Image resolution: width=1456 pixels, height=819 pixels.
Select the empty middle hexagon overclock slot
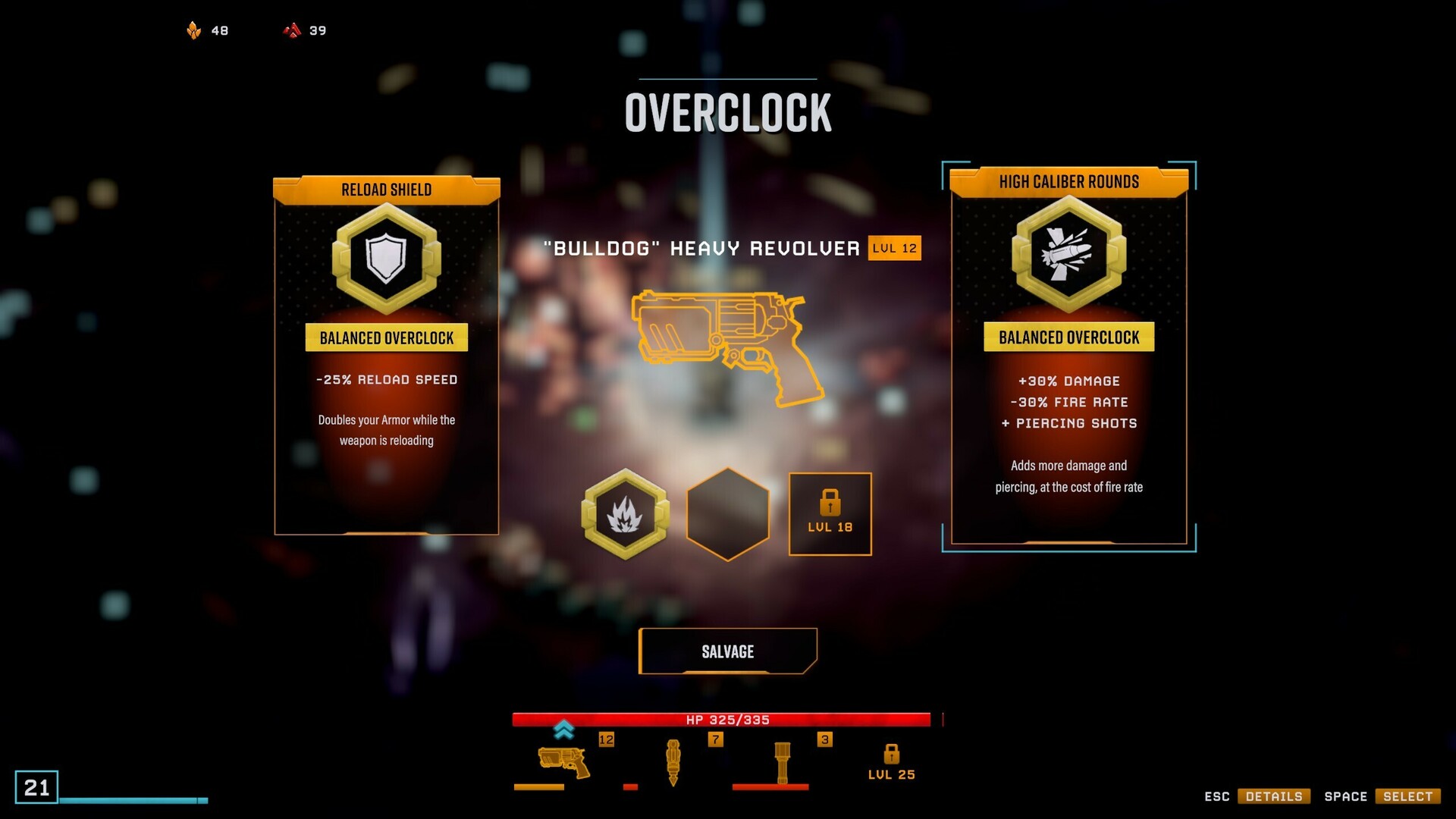click(x=727, y=514)
